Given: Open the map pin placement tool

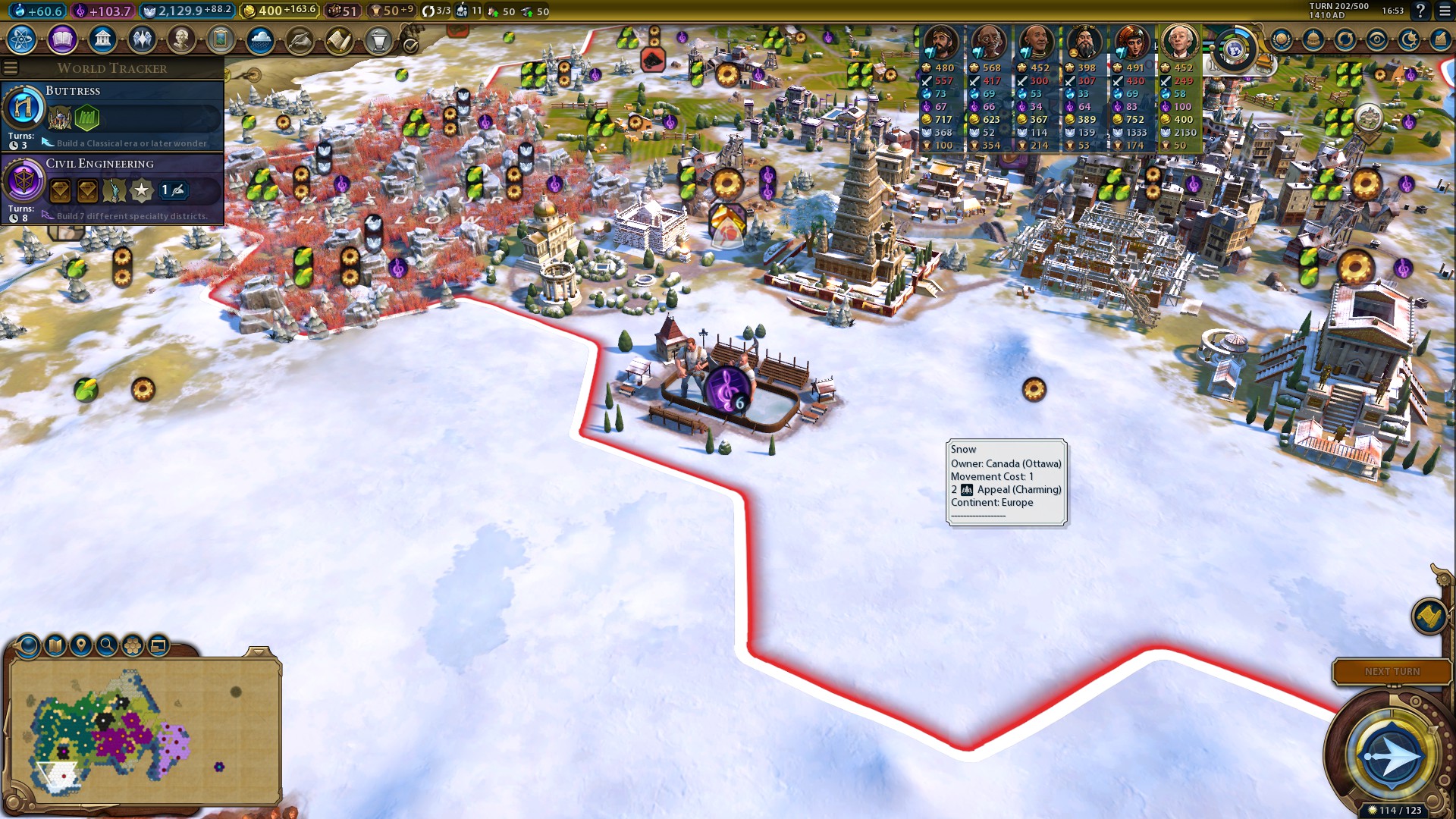Looking at the screenshot, I should 80,645.
